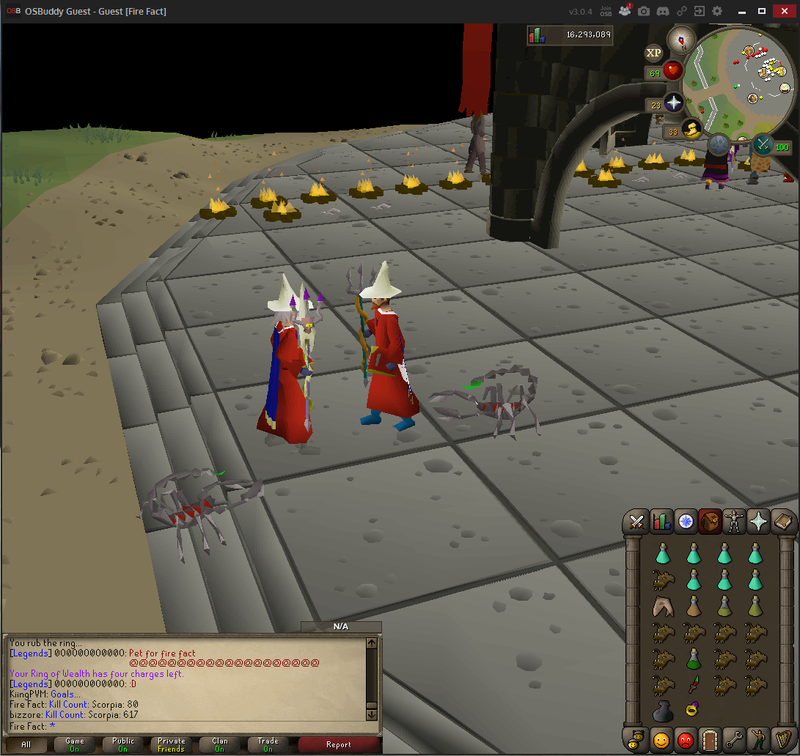Open the wrench Options tab

[x=735, y=740]
